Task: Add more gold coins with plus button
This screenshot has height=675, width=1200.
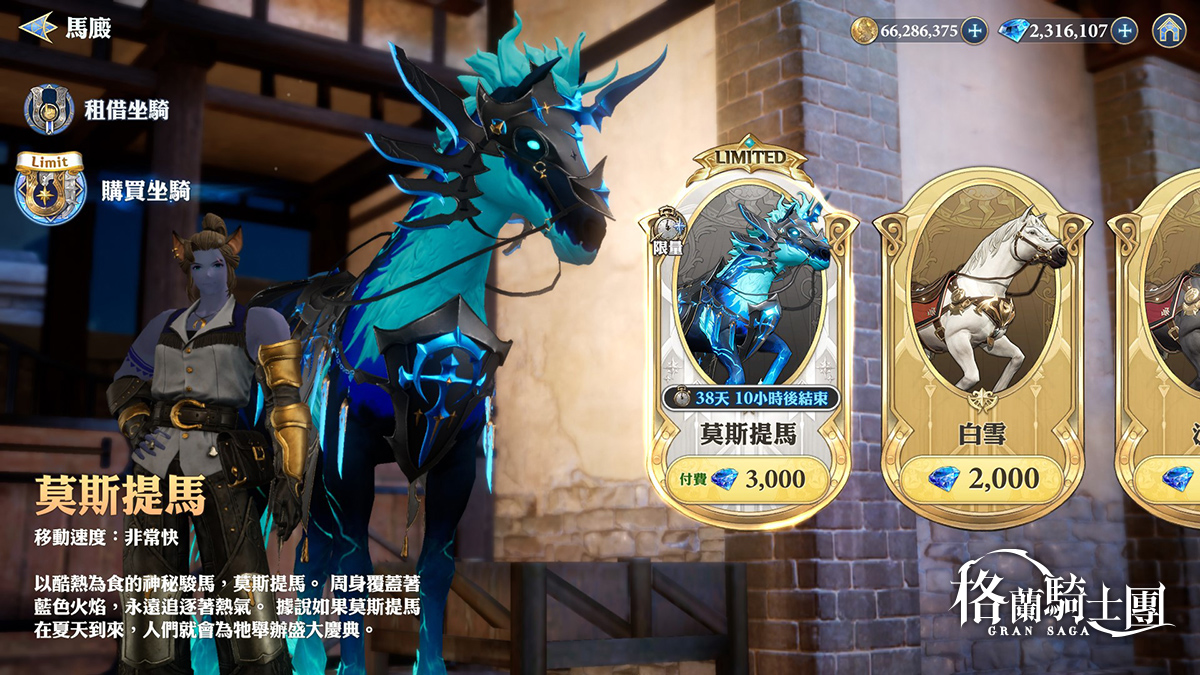Action: point(975,30)
